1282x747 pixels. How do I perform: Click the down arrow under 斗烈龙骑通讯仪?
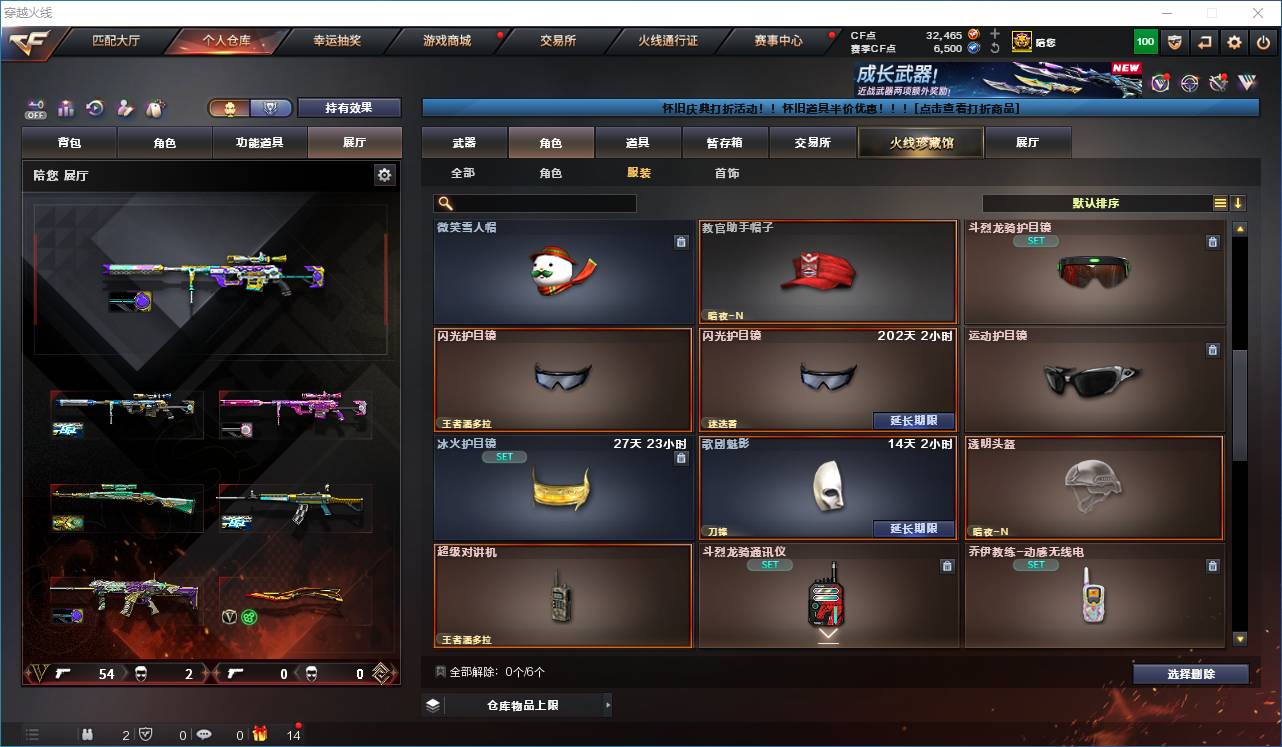[x=829, y=634]
